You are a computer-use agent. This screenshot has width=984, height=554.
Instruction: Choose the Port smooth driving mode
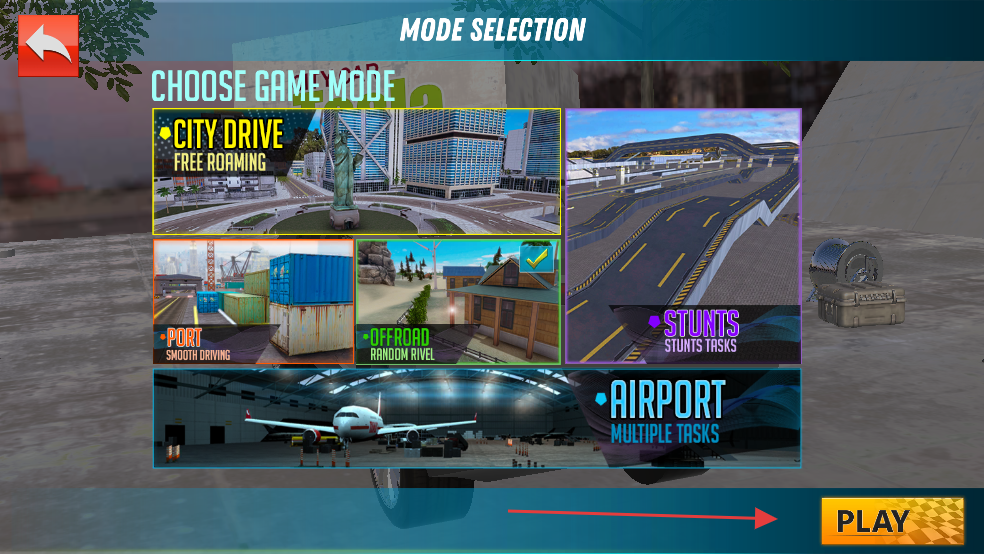pyautogui.click(x=253, y=301)
